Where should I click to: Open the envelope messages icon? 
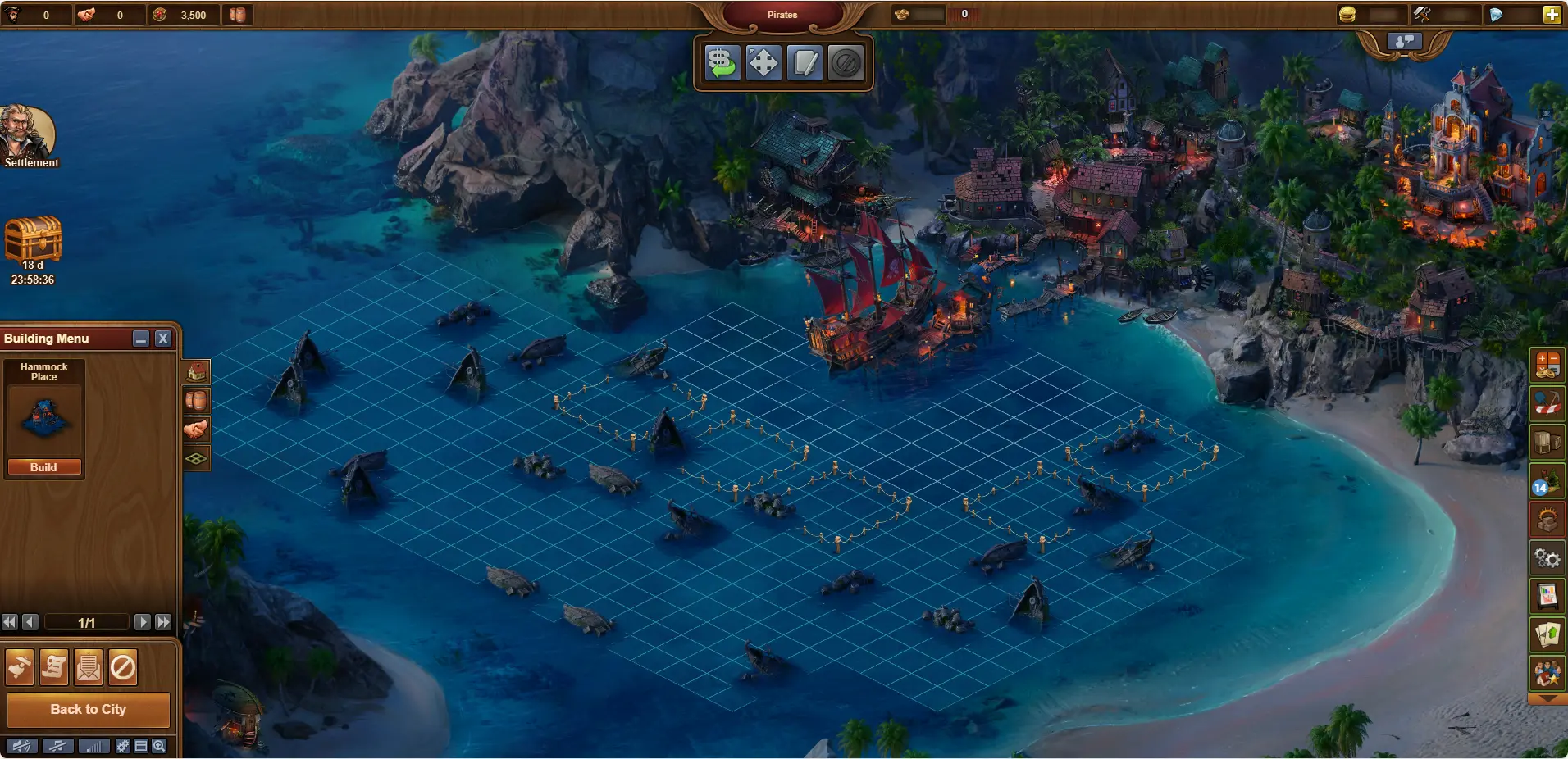(89, 668)
